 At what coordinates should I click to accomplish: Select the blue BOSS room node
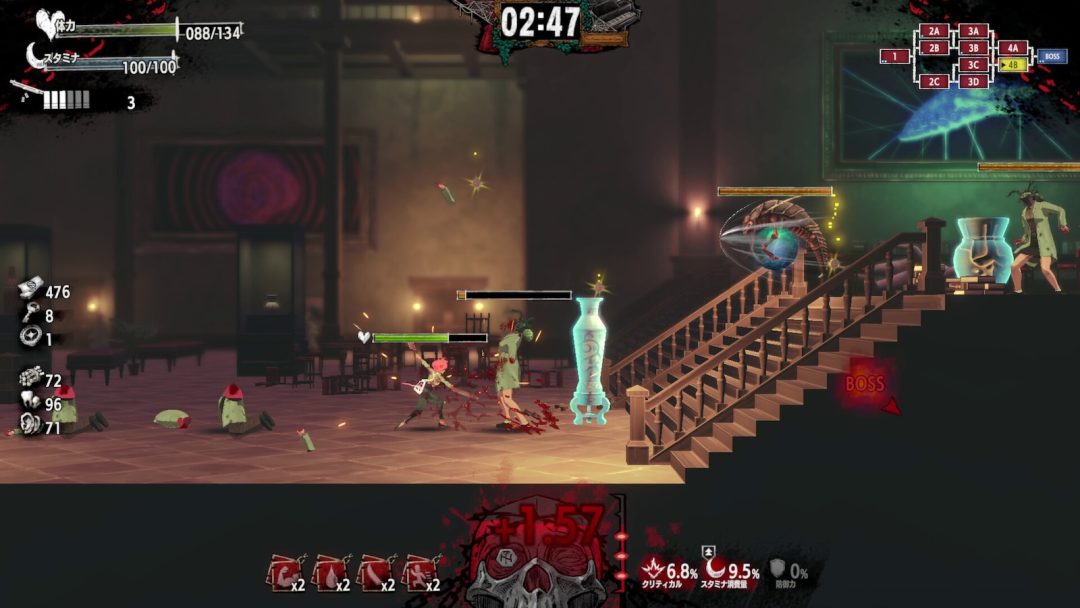(x=1051, y=57)
